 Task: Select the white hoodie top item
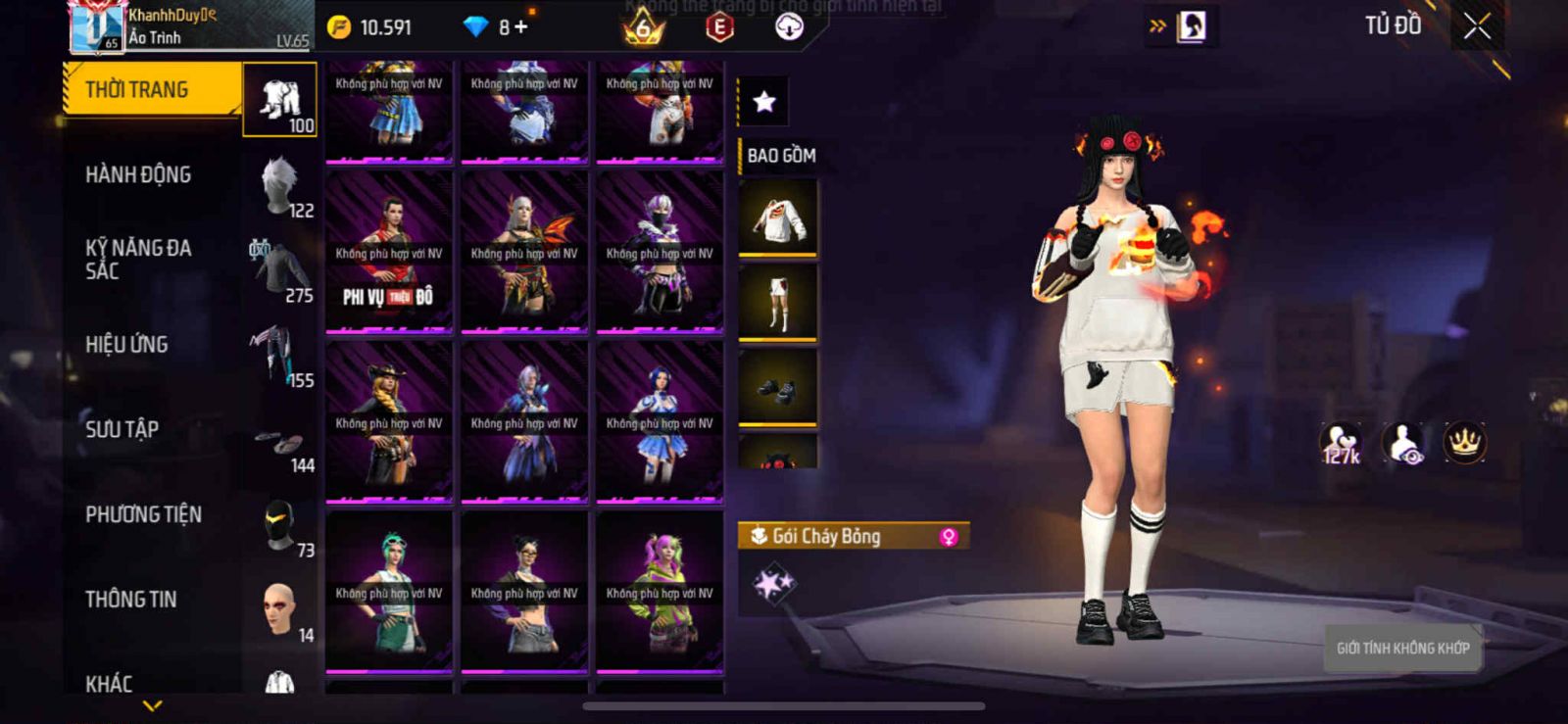pos(778,218)
